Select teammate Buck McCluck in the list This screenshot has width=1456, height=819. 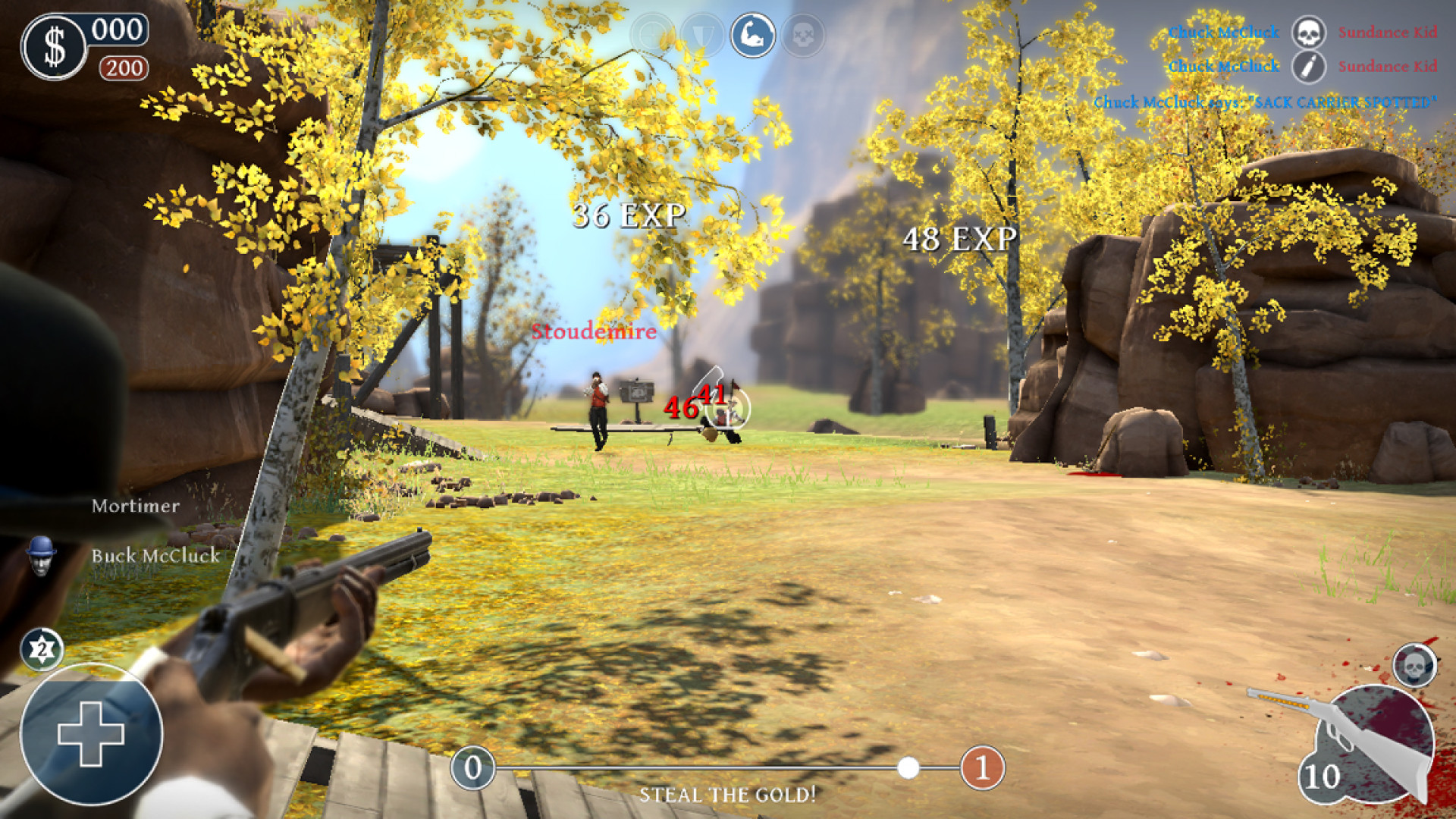pos(155,556)
